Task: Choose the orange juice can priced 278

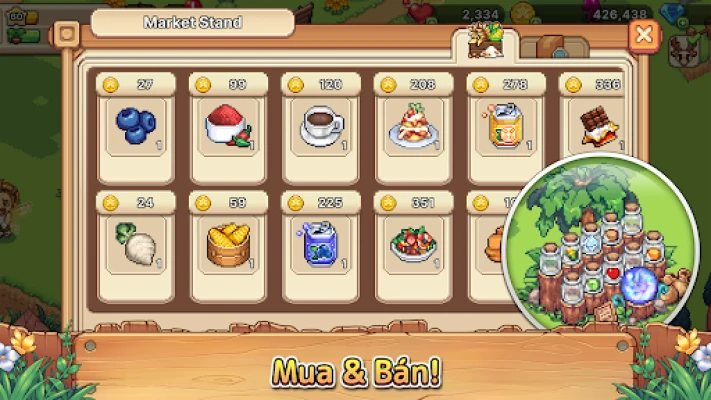Action: point(507,124)
